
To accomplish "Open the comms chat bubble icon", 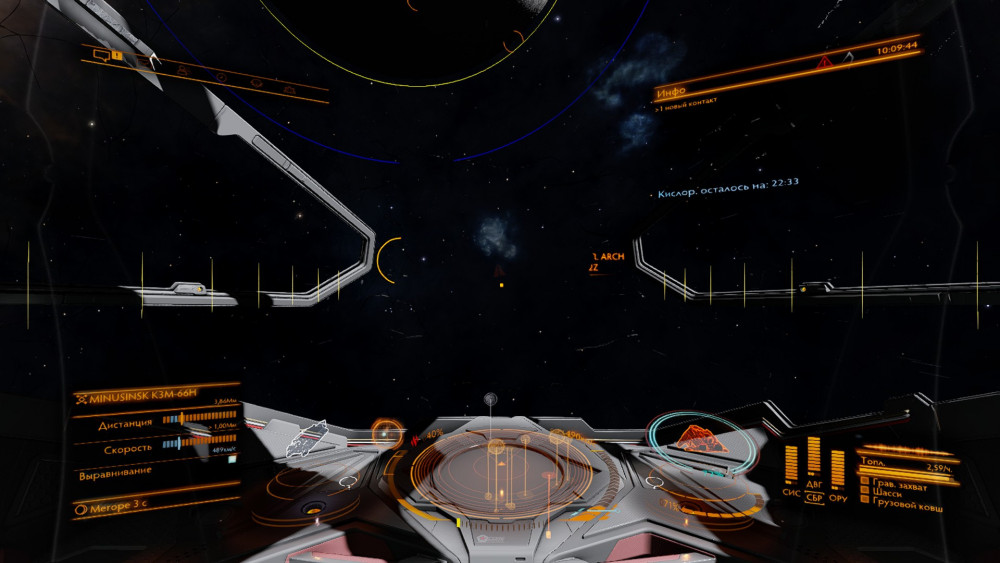I will tap(100, 55).
